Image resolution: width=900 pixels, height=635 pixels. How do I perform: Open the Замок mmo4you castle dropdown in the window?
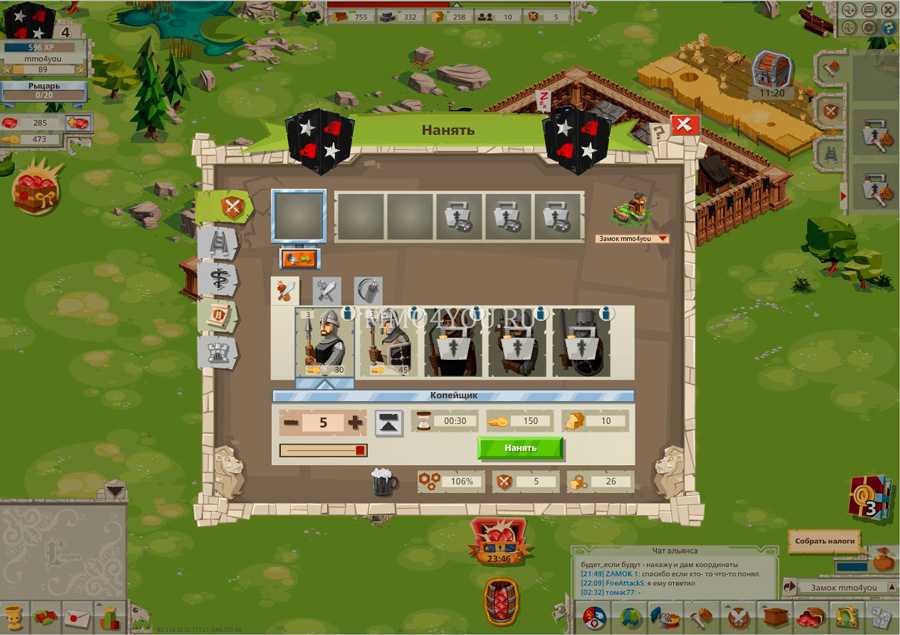click(631, 239)
